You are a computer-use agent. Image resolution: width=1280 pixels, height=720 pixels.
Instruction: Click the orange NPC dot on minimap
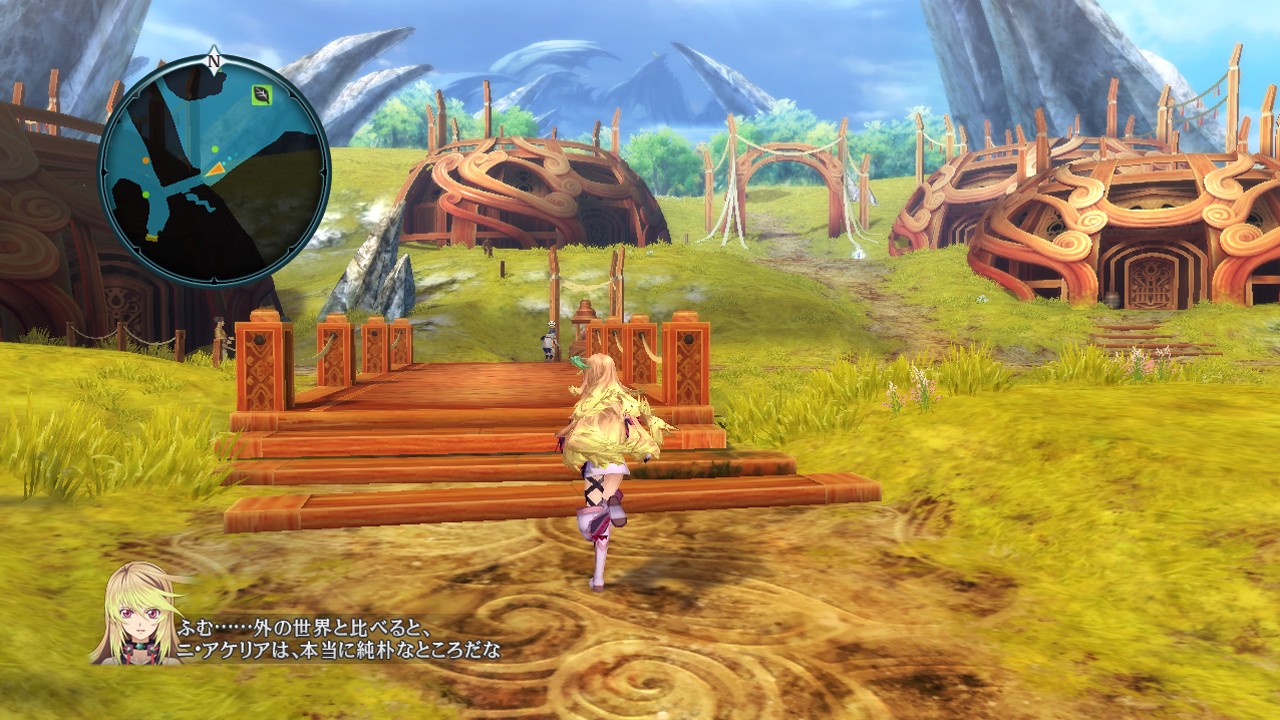coord(144,161)
